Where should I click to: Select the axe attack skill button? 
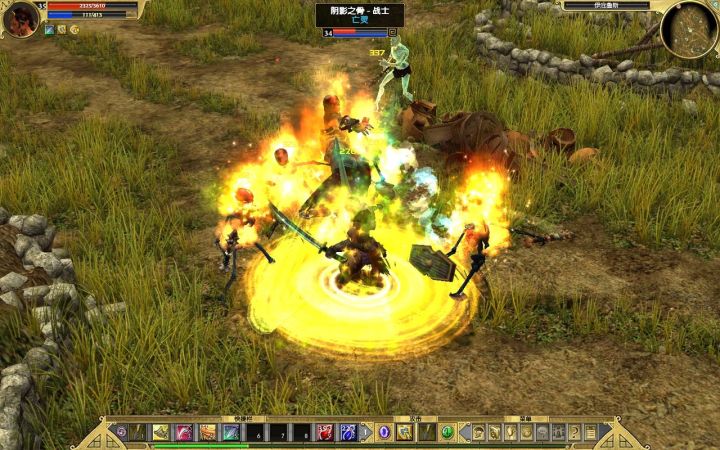[x=404, y=432]
